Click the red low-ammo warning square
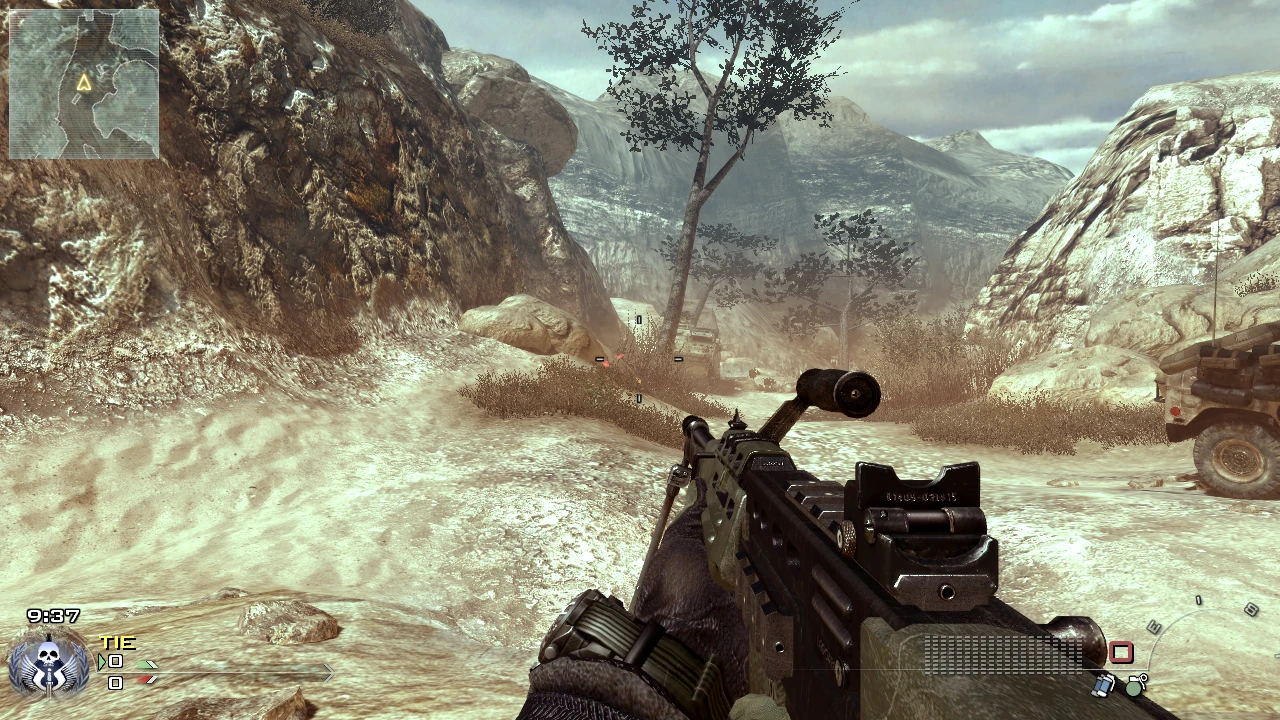The image size is (1280, 720). tap(1121, 651)
